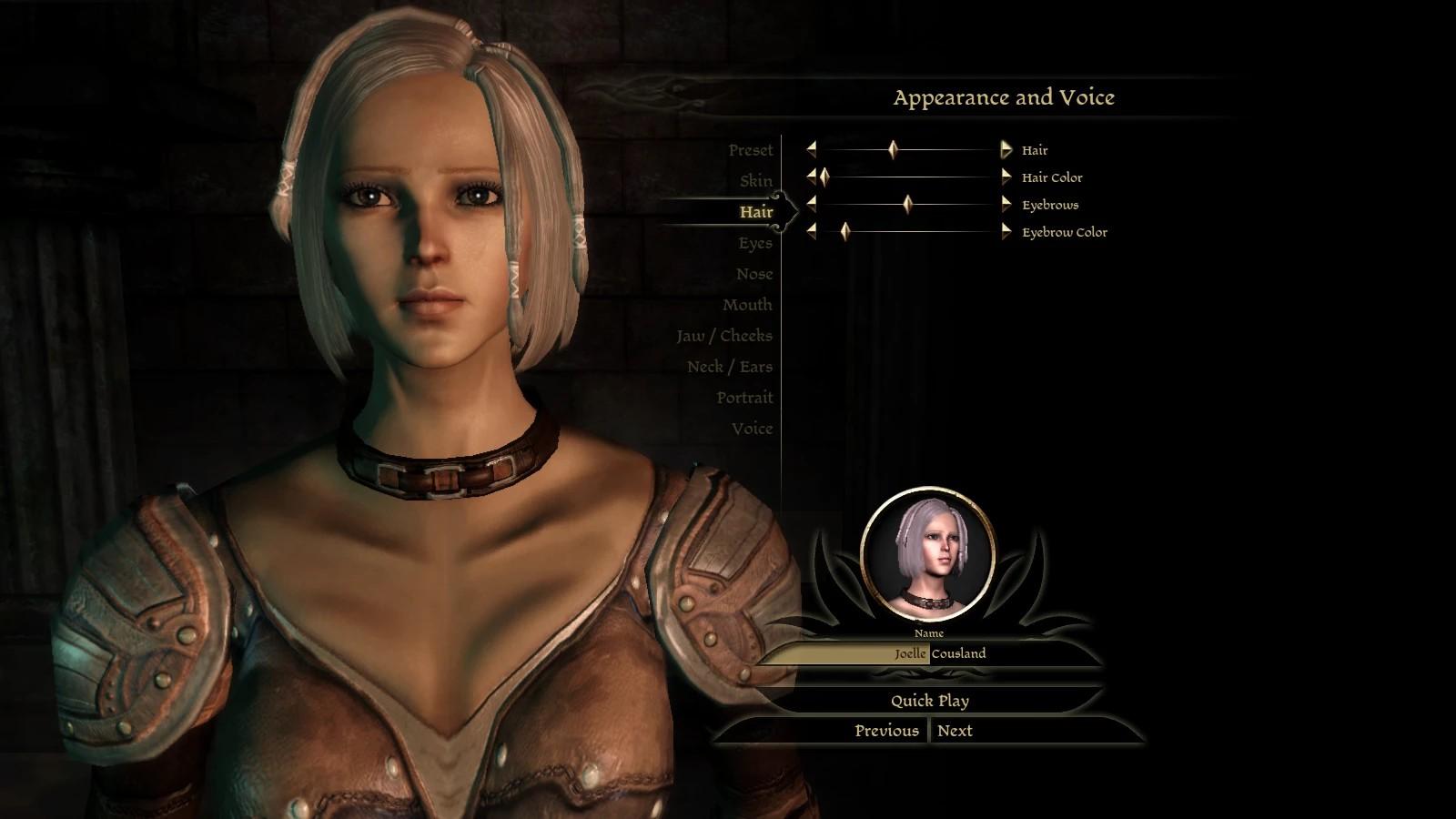Click the right arrow of the Hair slider
This screenshot has height=819, width=1456.
(1006, 150)
